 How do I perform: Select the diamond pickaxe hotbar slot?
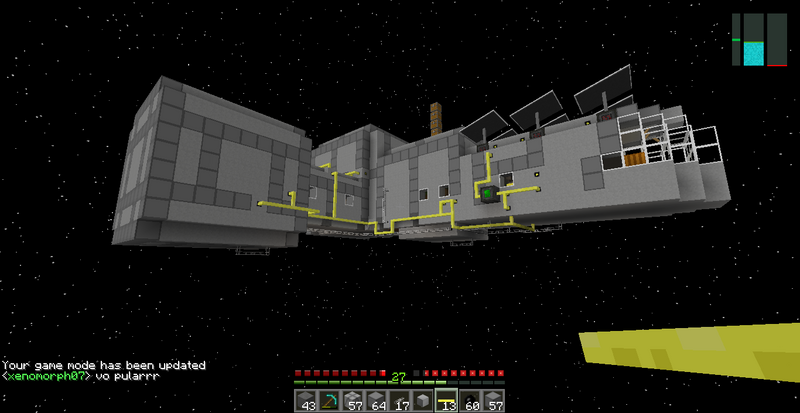(330, 402)
